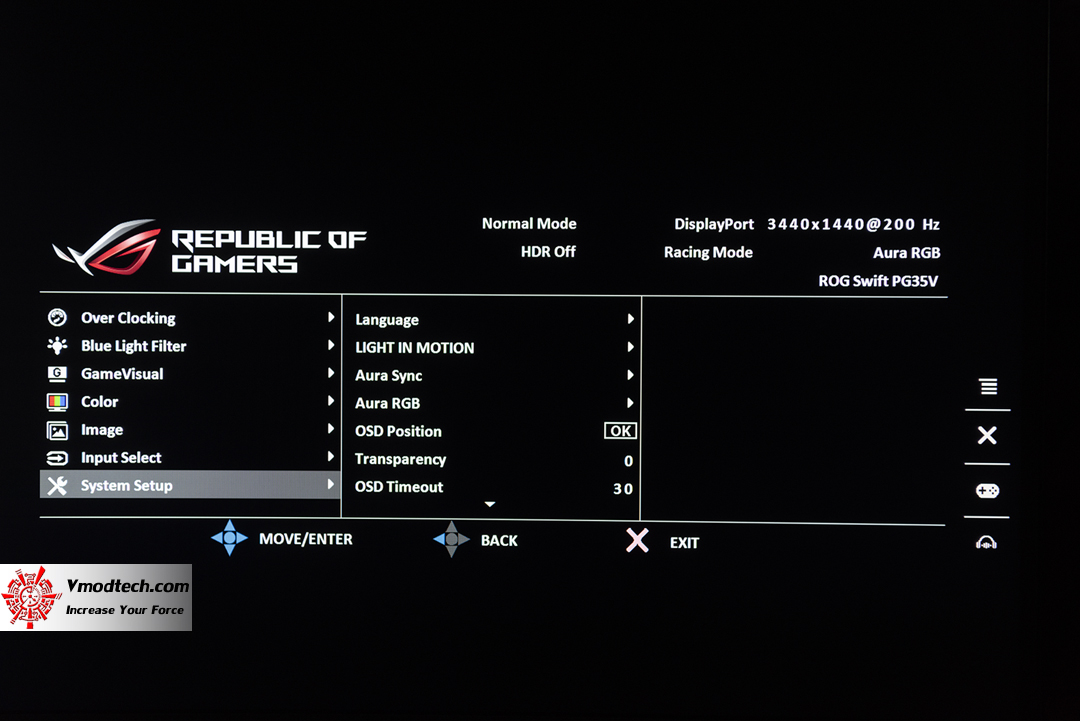Choose the Color settings entry
Screen dimensions: 1080x721
tap(100, 402)
